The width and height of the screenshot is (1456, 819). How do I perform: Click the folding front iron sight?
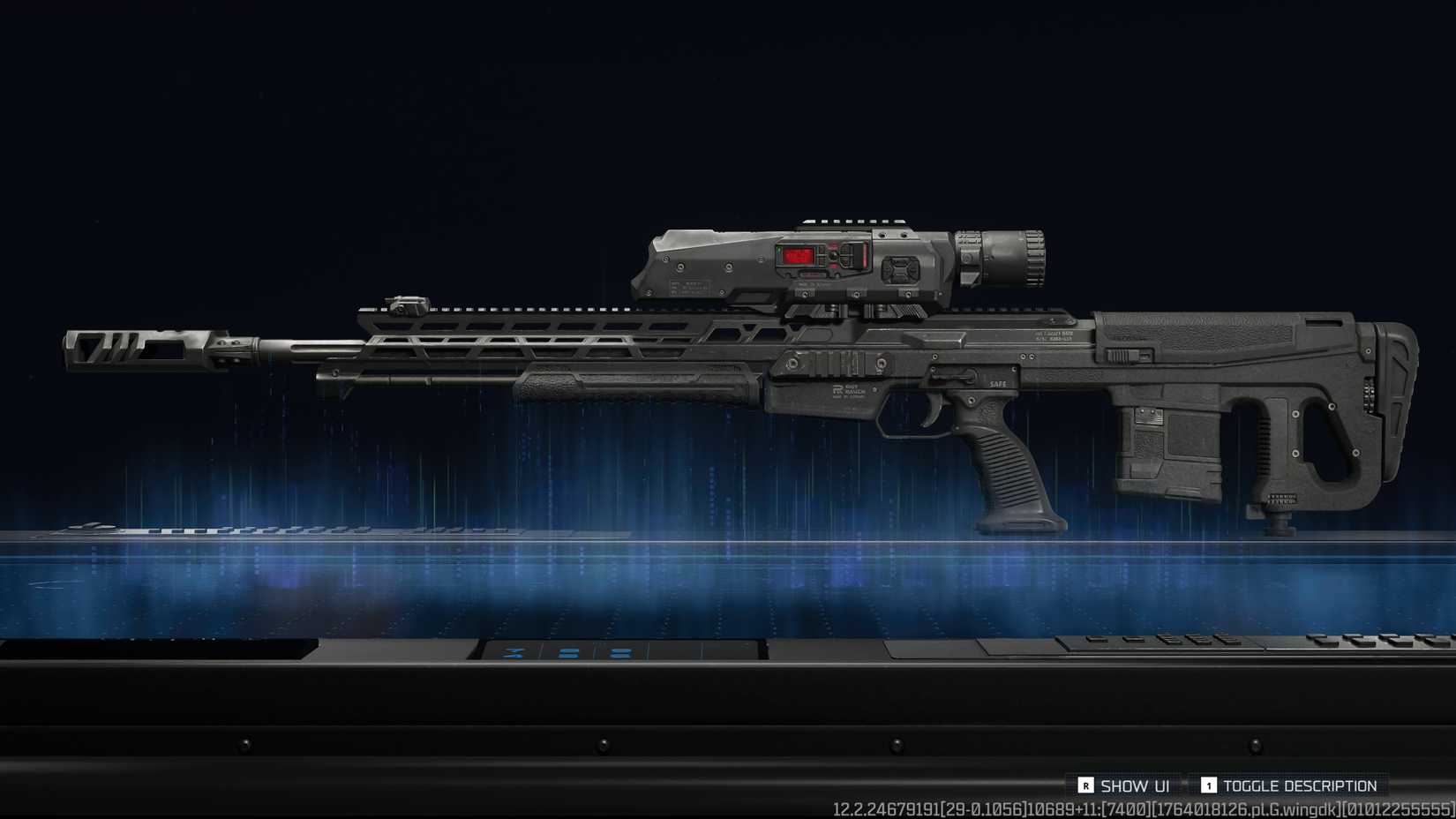coord(406,304)
